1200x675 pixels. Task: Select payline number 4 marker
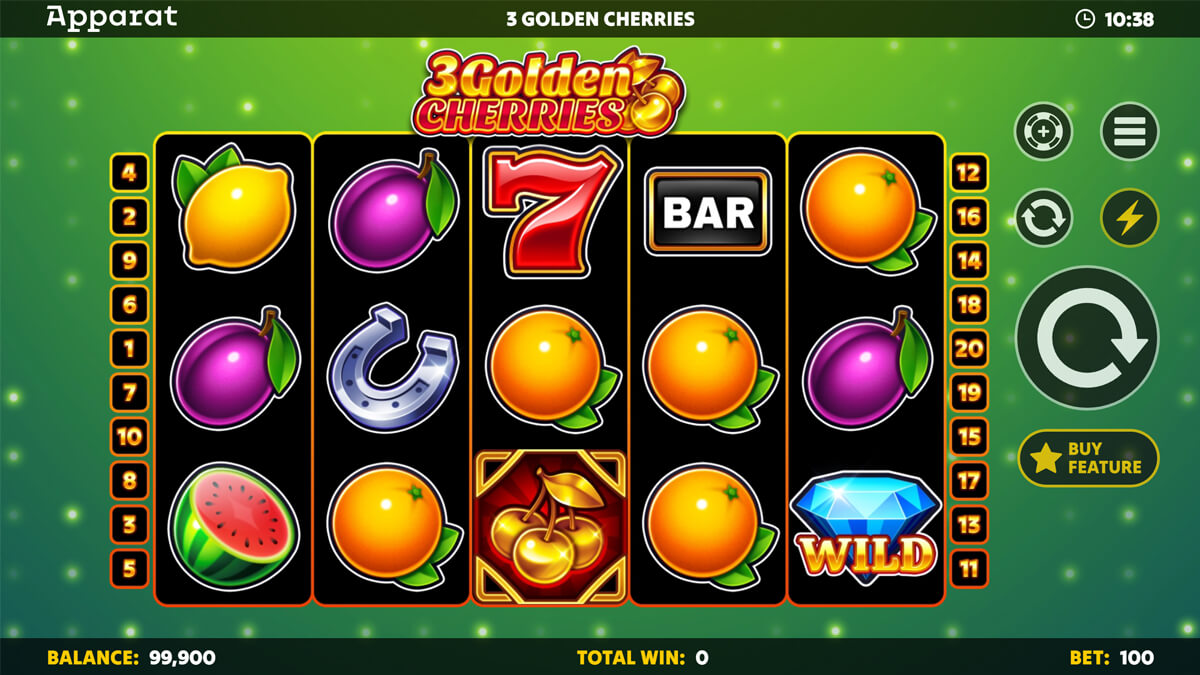[x=129, y=172]
